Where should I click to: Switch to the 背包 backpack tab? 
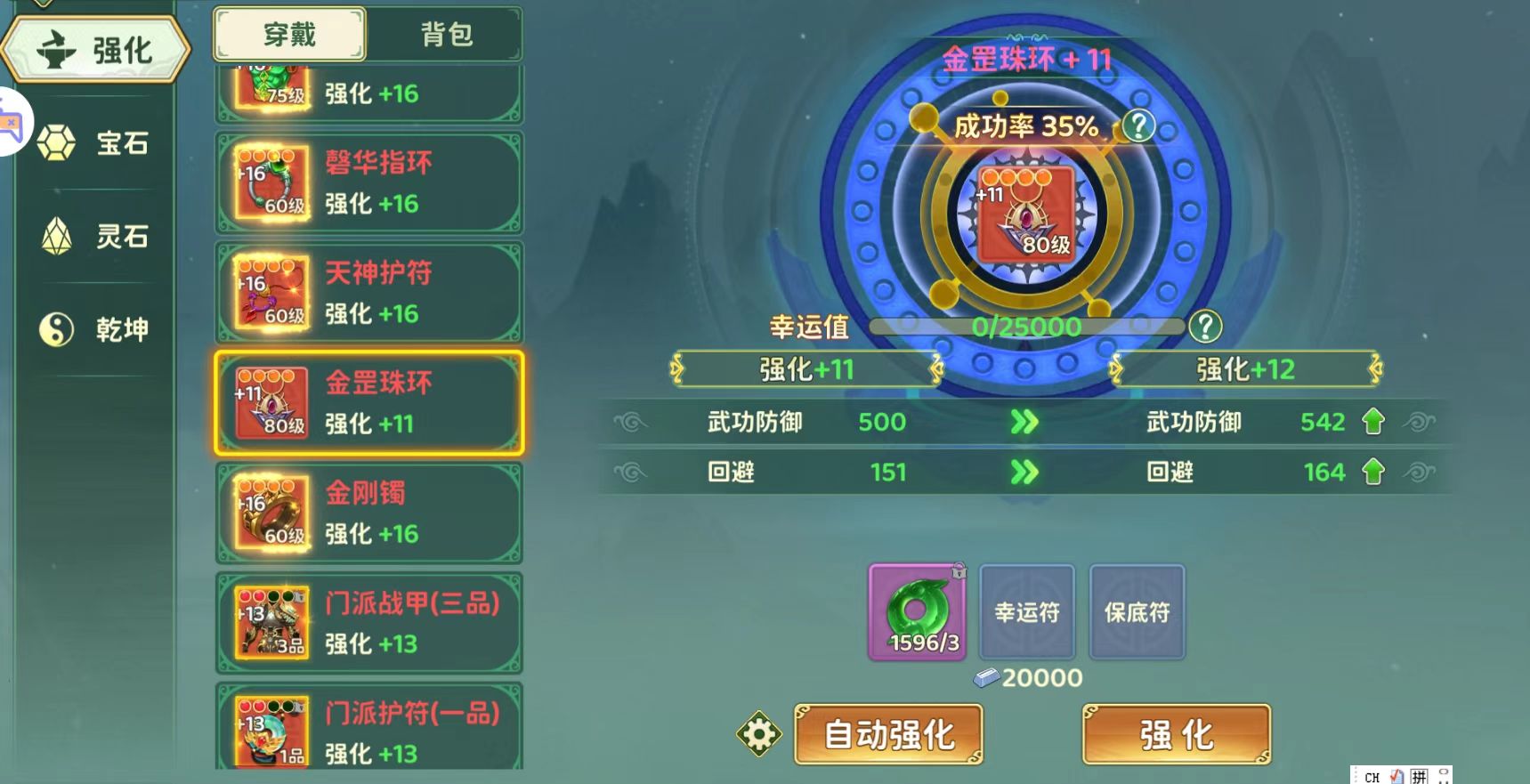(x=448, y=34)
